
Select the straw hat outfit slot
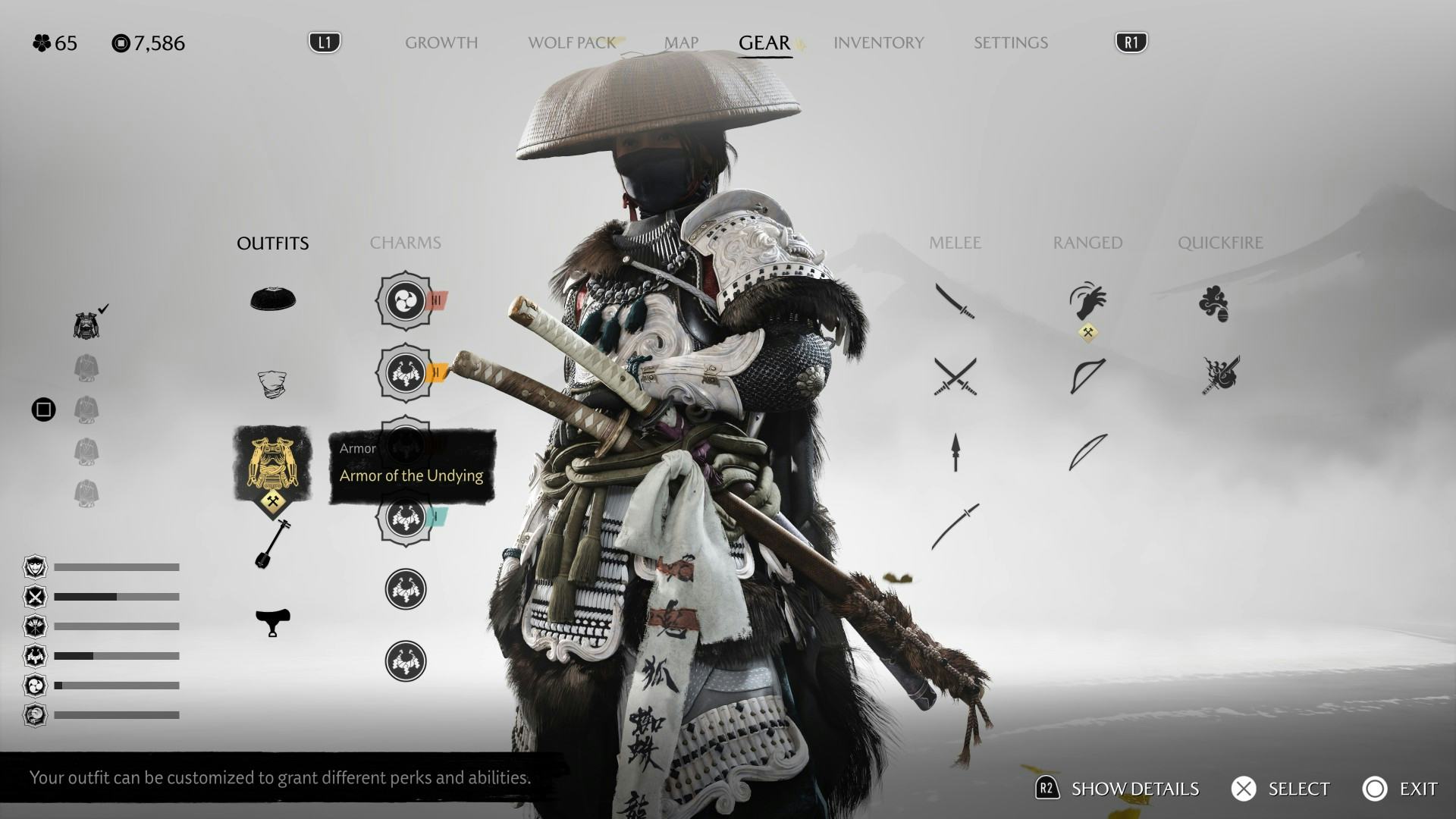coord(273,300)
